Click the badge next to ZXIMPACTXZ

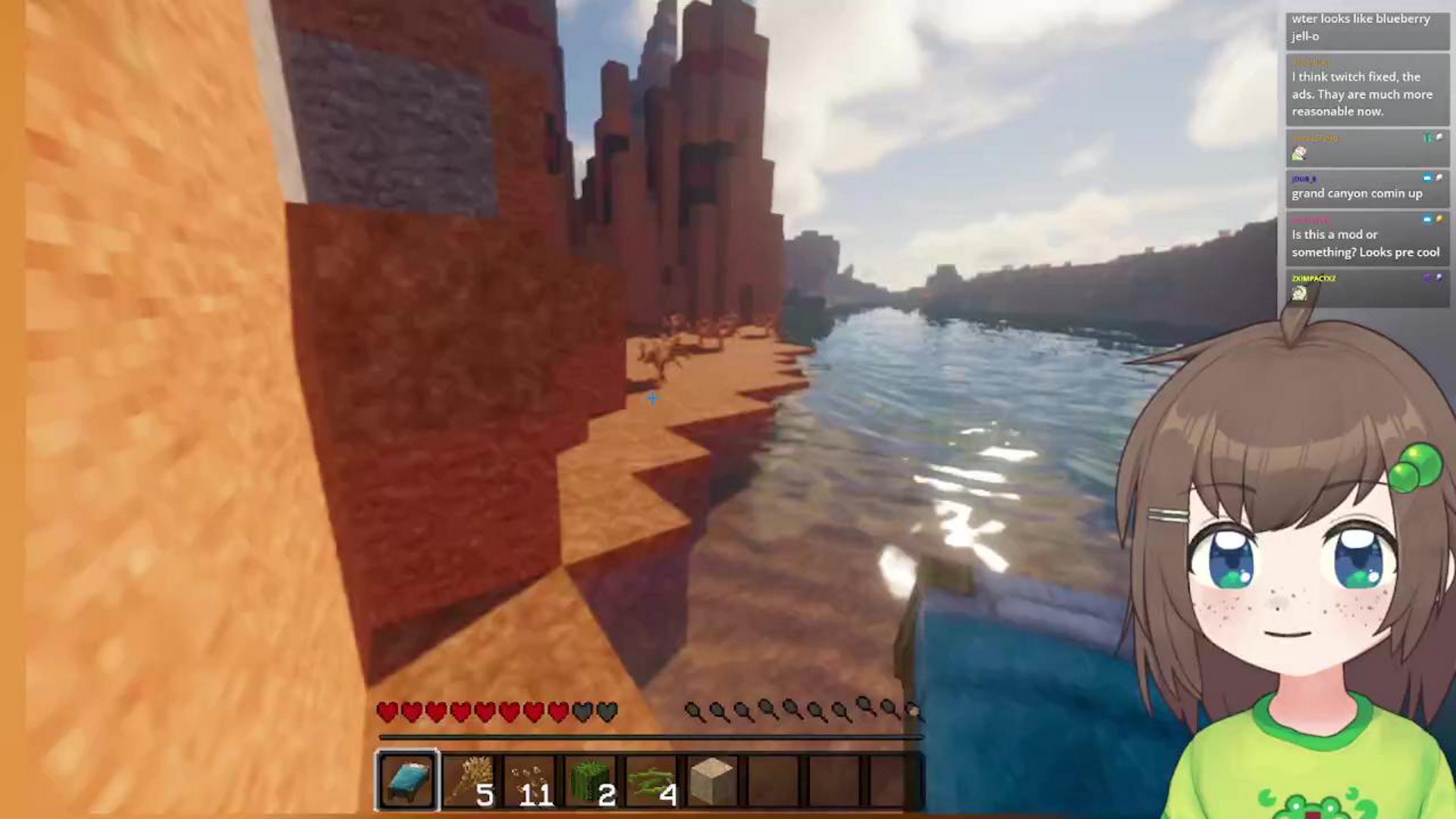1428,278
